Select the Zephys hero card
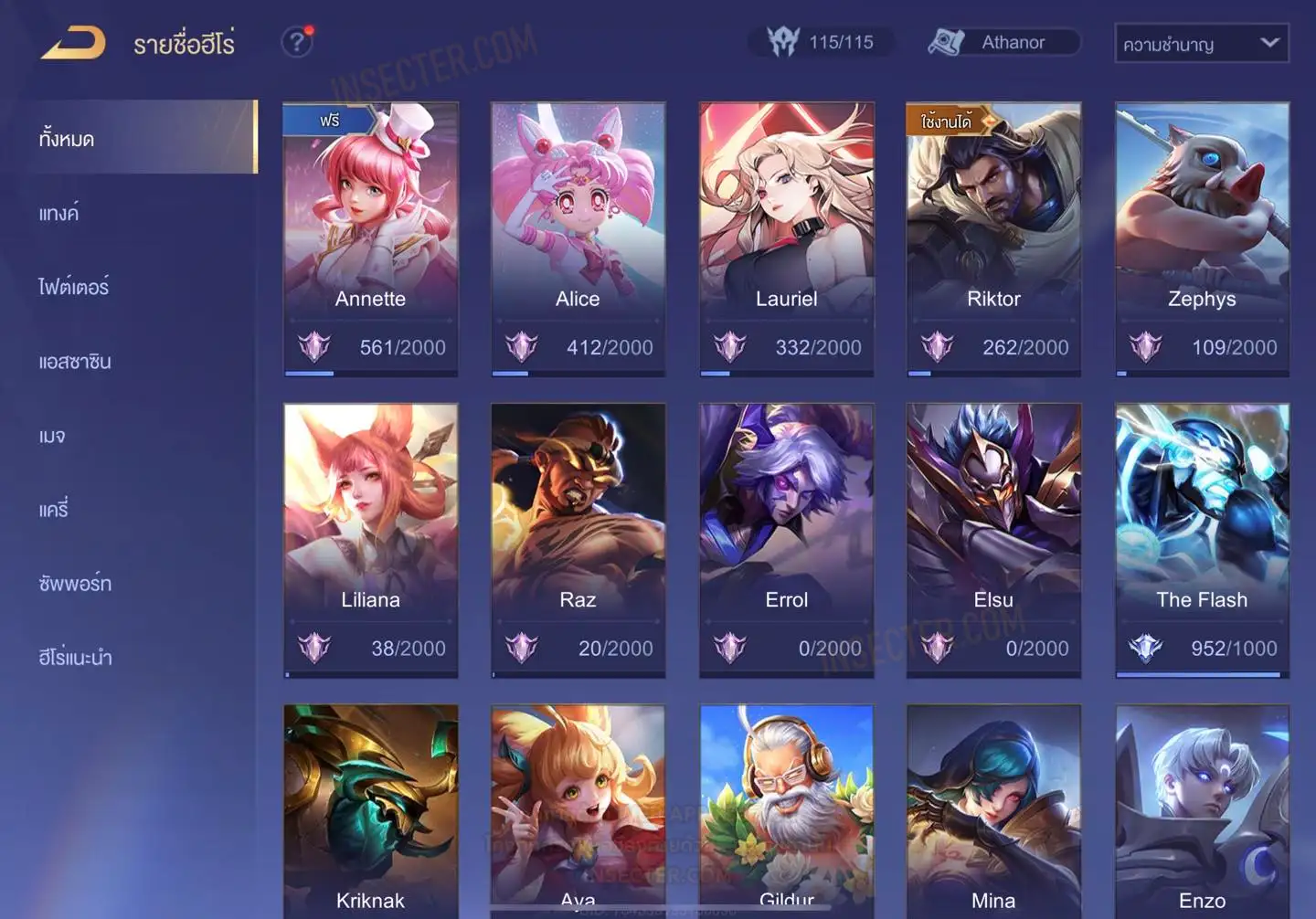The height and width of the screenshot is (919, 1316). (x=1202, y=238)
